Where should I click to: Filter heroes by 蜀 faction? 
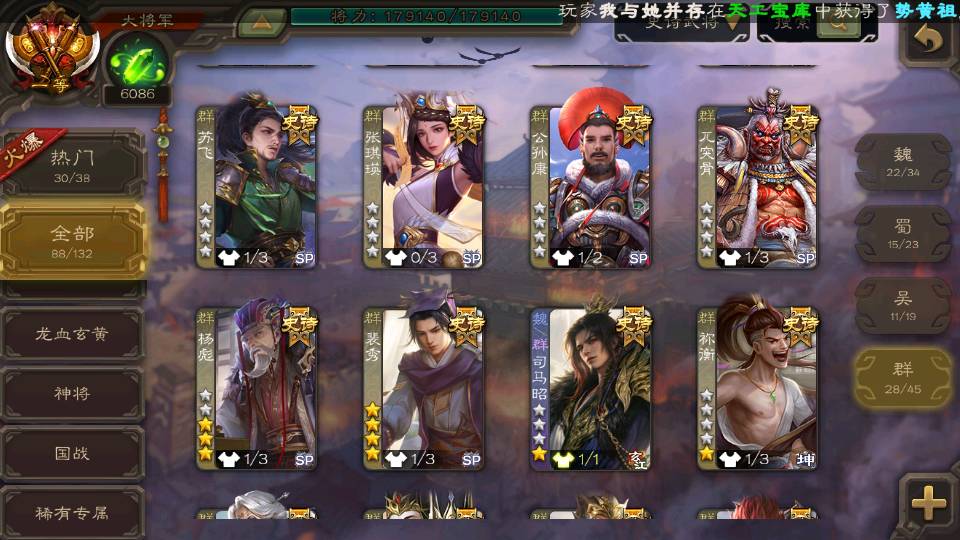pyautogui.click(x=903, y=233)
